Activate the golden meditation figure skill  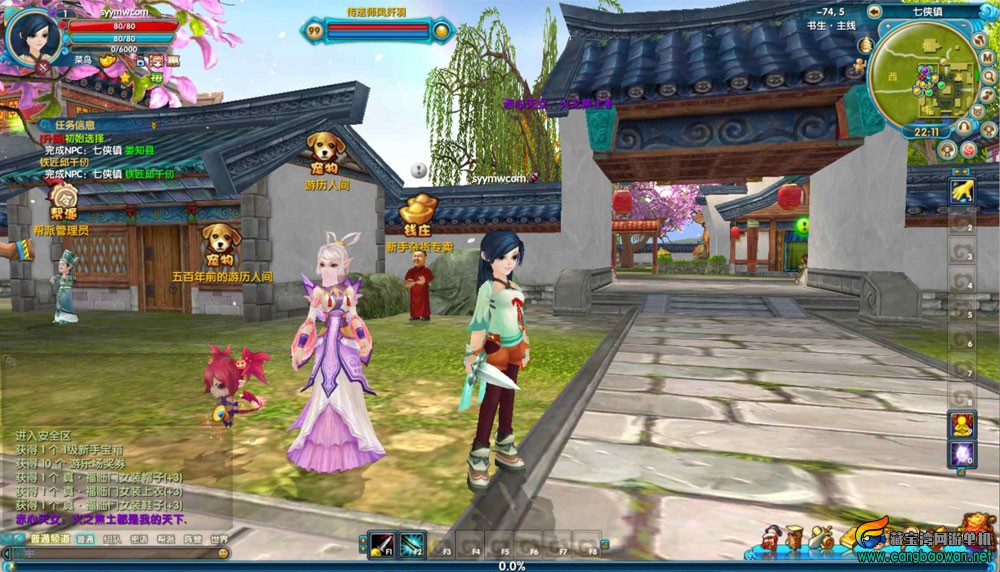(962, 423)
